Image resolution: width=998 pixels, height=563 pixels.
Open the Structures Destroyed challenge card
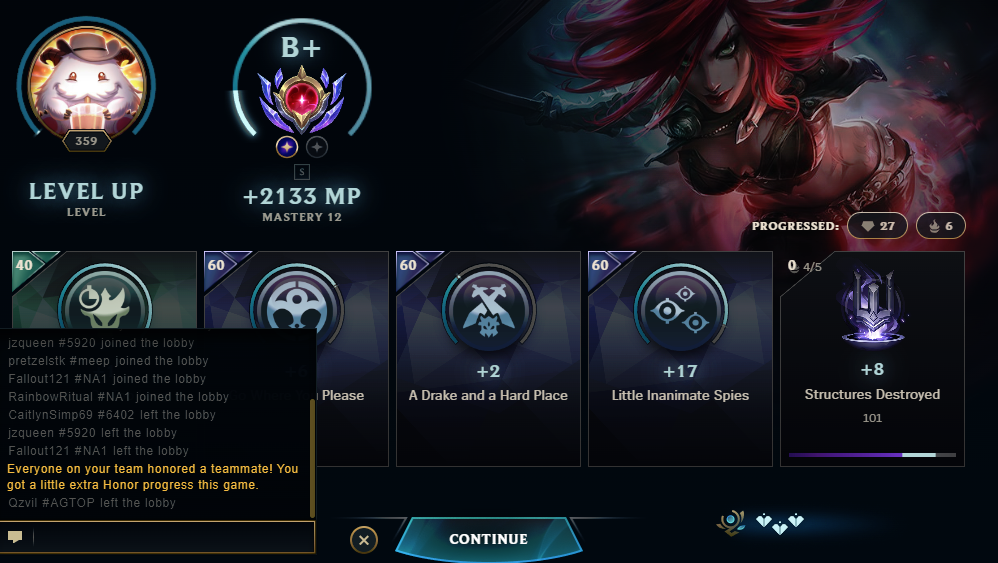pos(872,358)
